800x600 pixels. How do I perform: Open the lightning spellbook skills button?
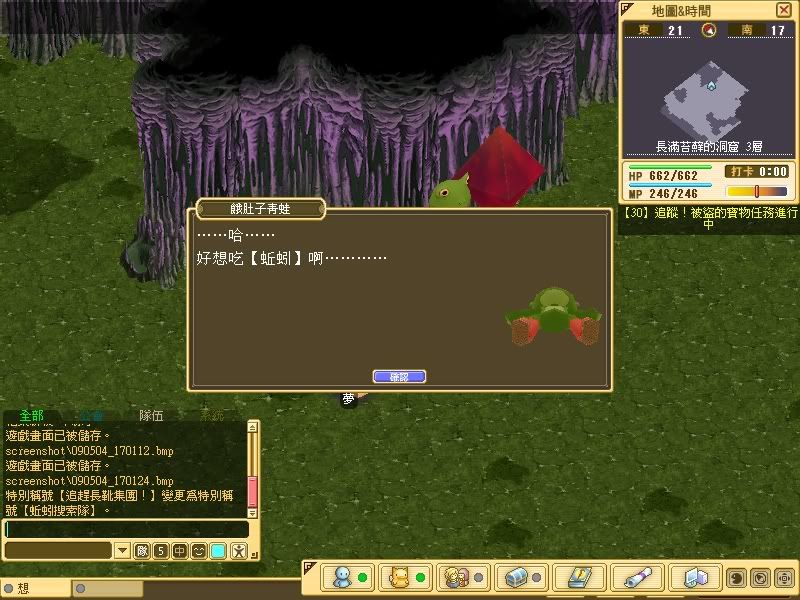(x=576, y=577)
